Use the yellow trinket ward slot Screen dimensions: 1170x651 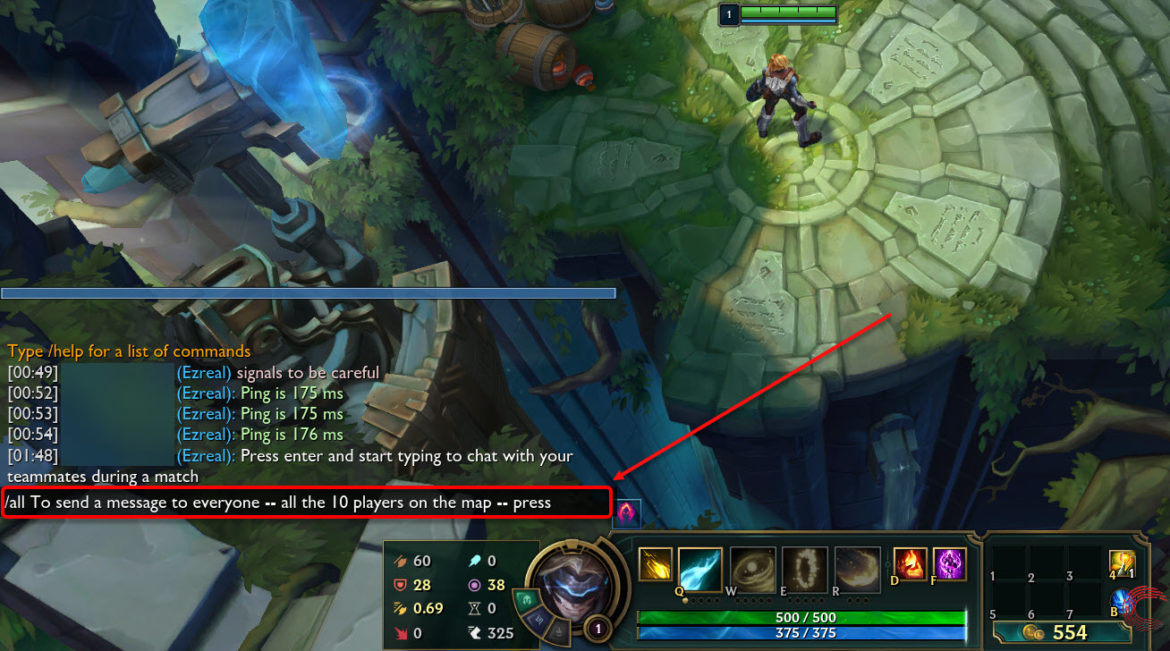point(1123,564)
